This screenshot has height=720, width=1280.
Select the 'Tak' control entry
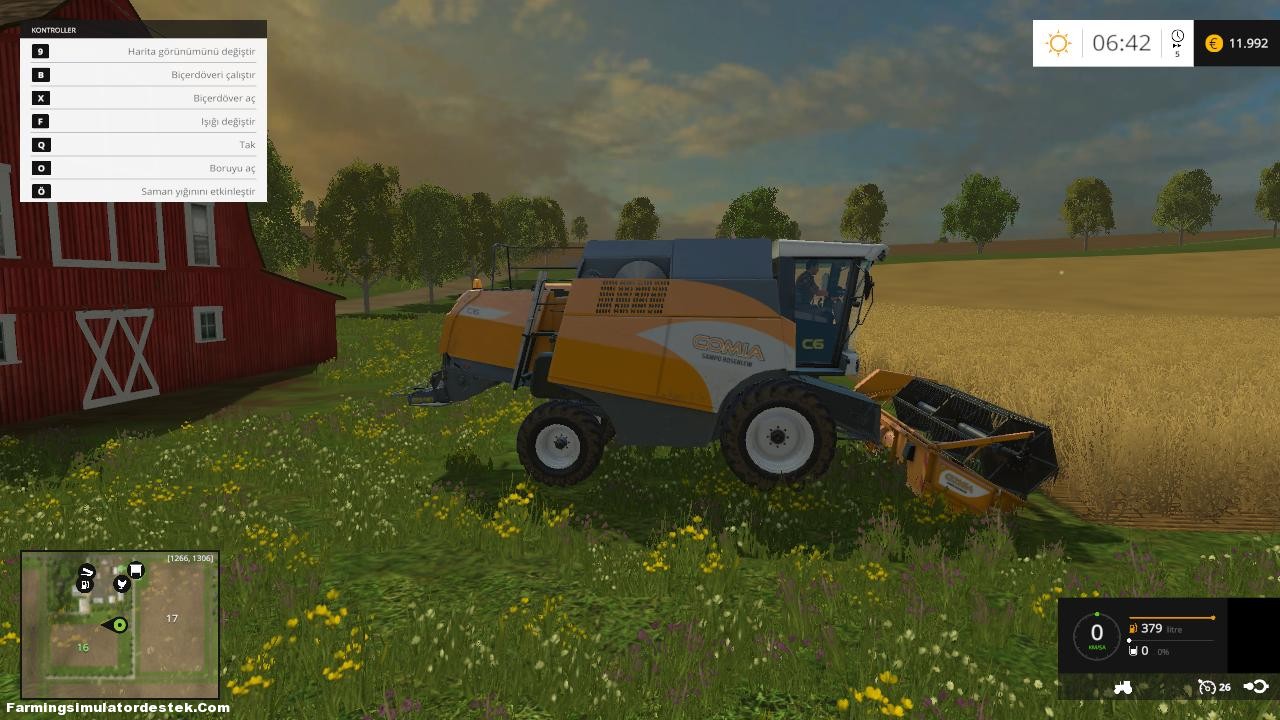point(143,144)
